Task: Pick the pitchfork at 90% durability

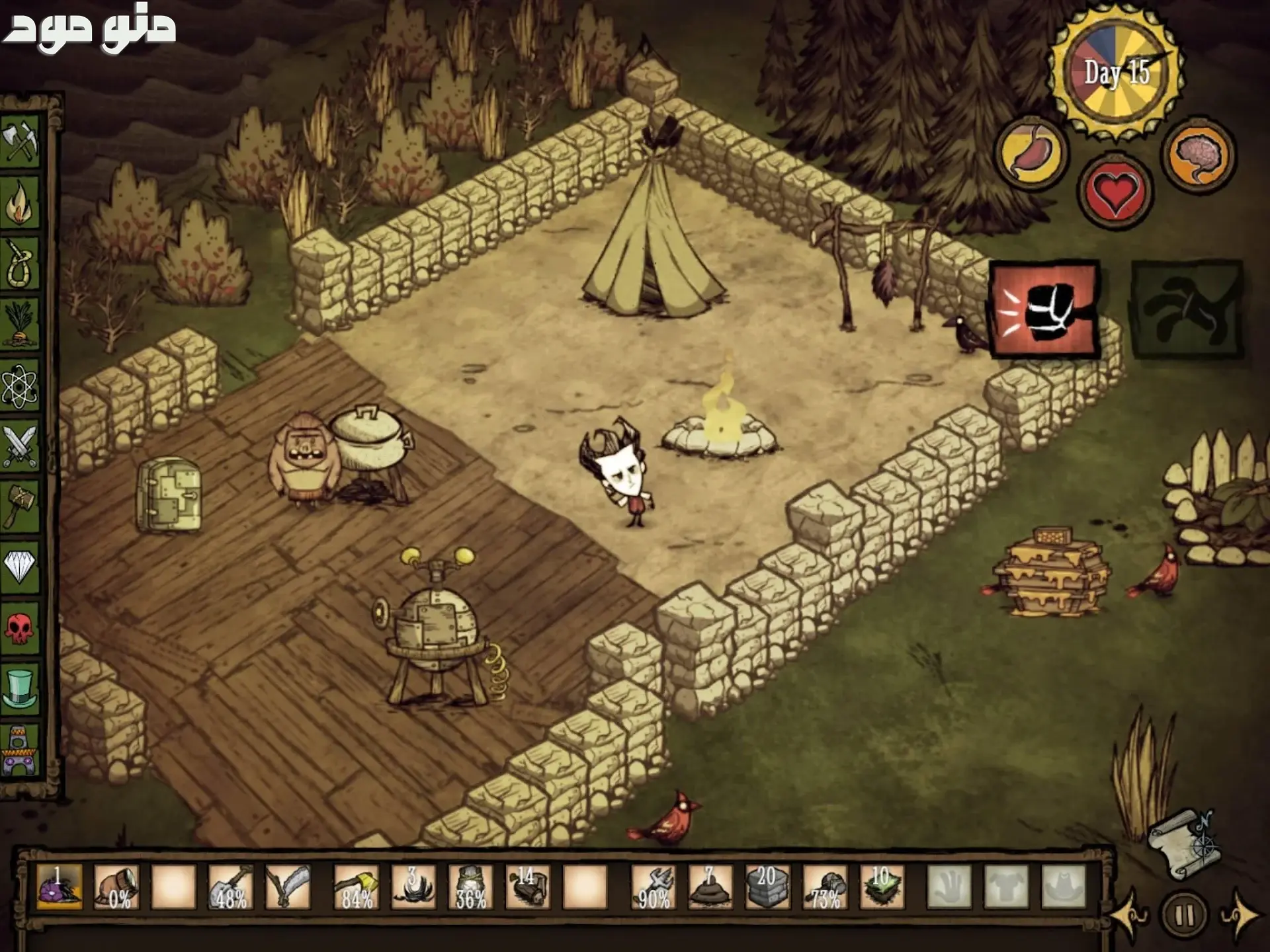Action: point(654,887)
